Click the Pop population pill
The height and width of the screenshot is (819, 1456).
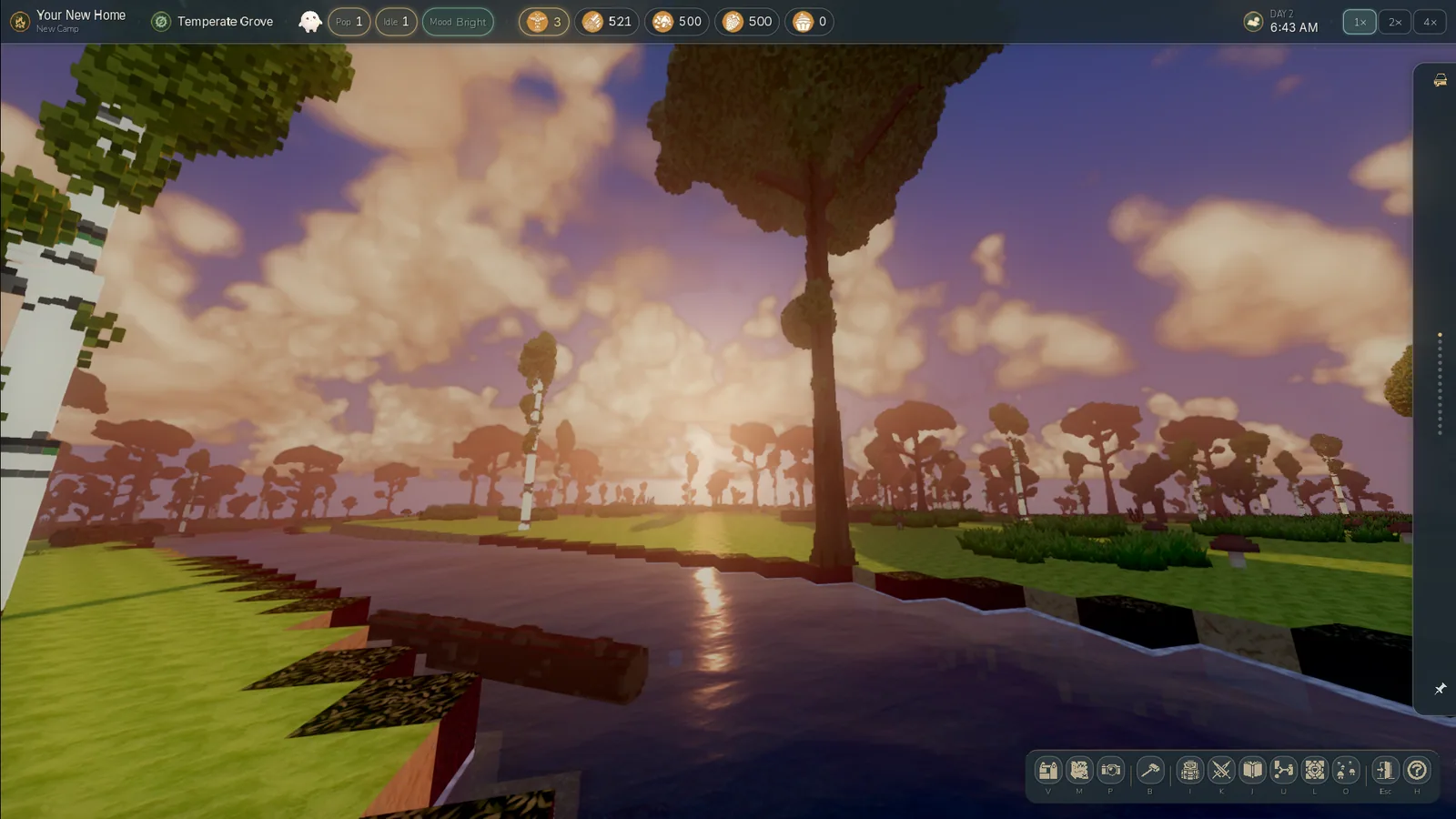349,22
